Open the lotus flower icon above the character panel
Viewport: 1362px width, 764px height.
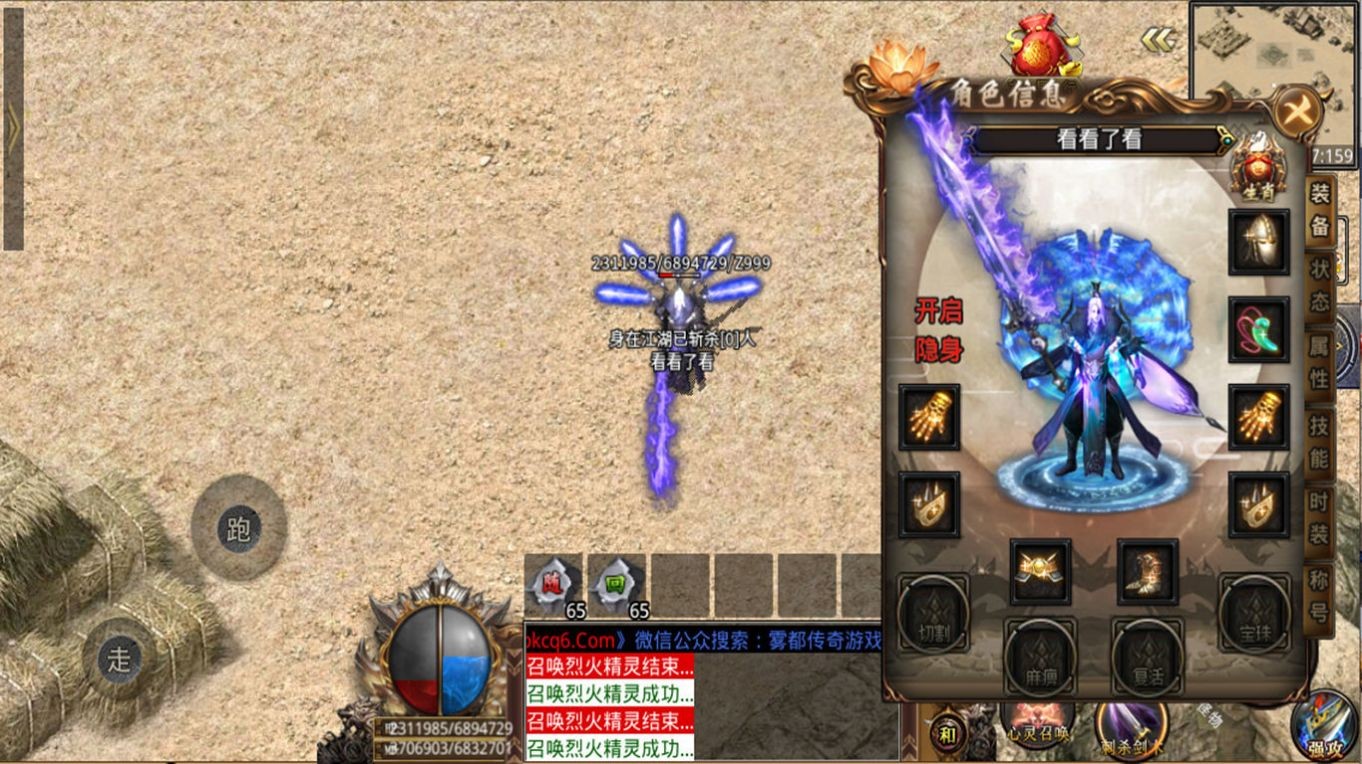902,63
